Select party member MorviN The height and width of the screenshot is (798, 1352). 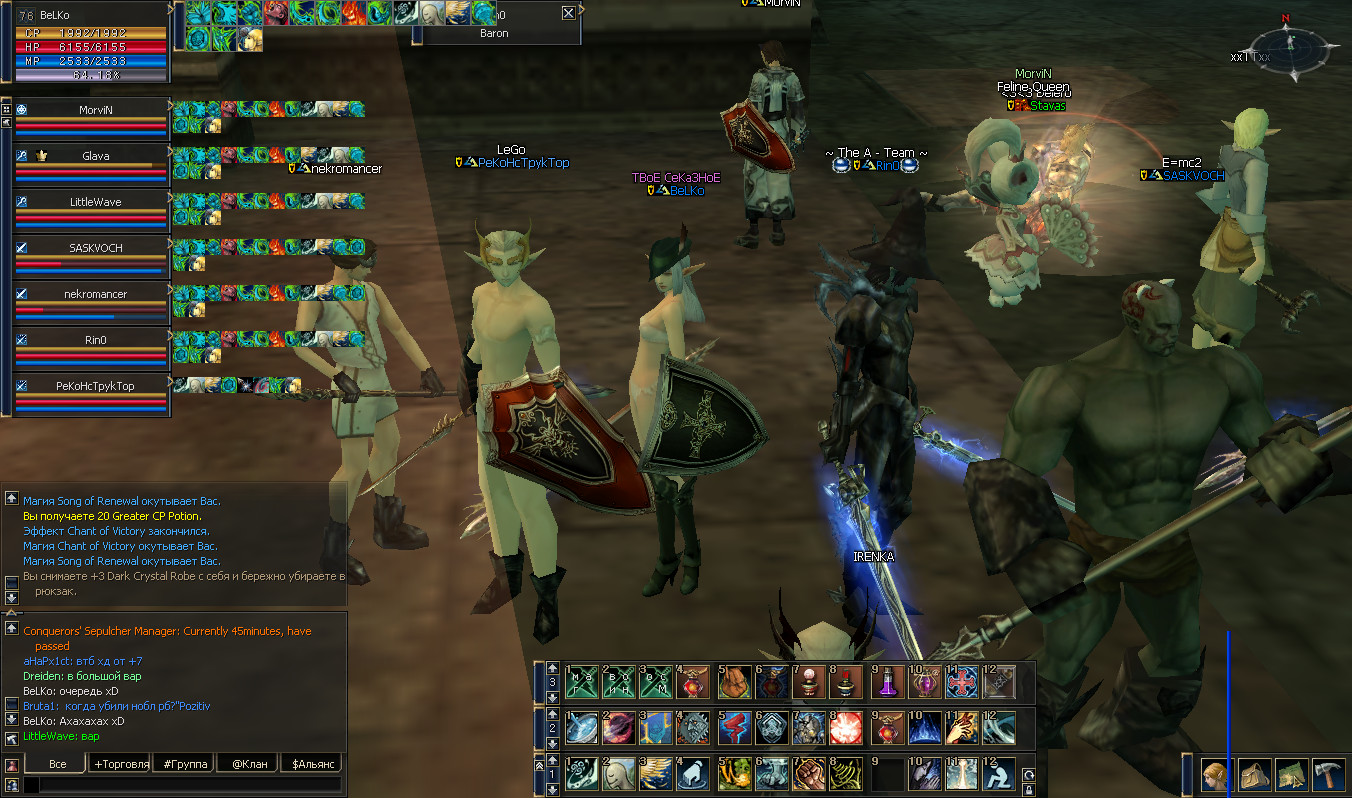point(92,110)
